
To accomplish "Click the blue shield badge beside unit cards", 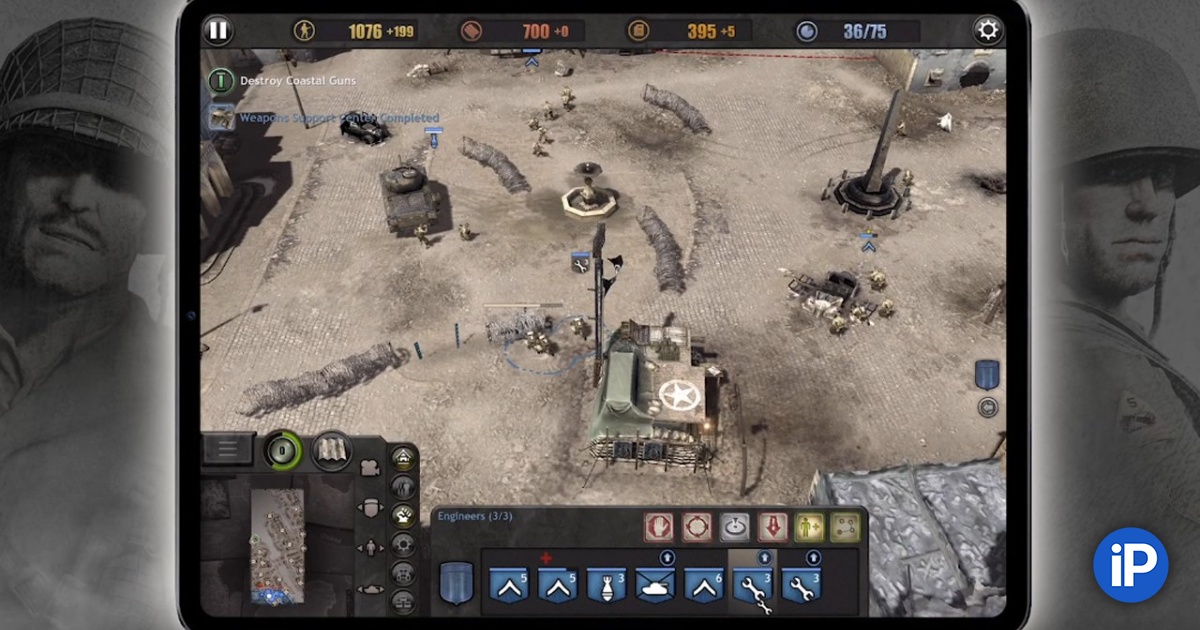I will tap(455, 582).
